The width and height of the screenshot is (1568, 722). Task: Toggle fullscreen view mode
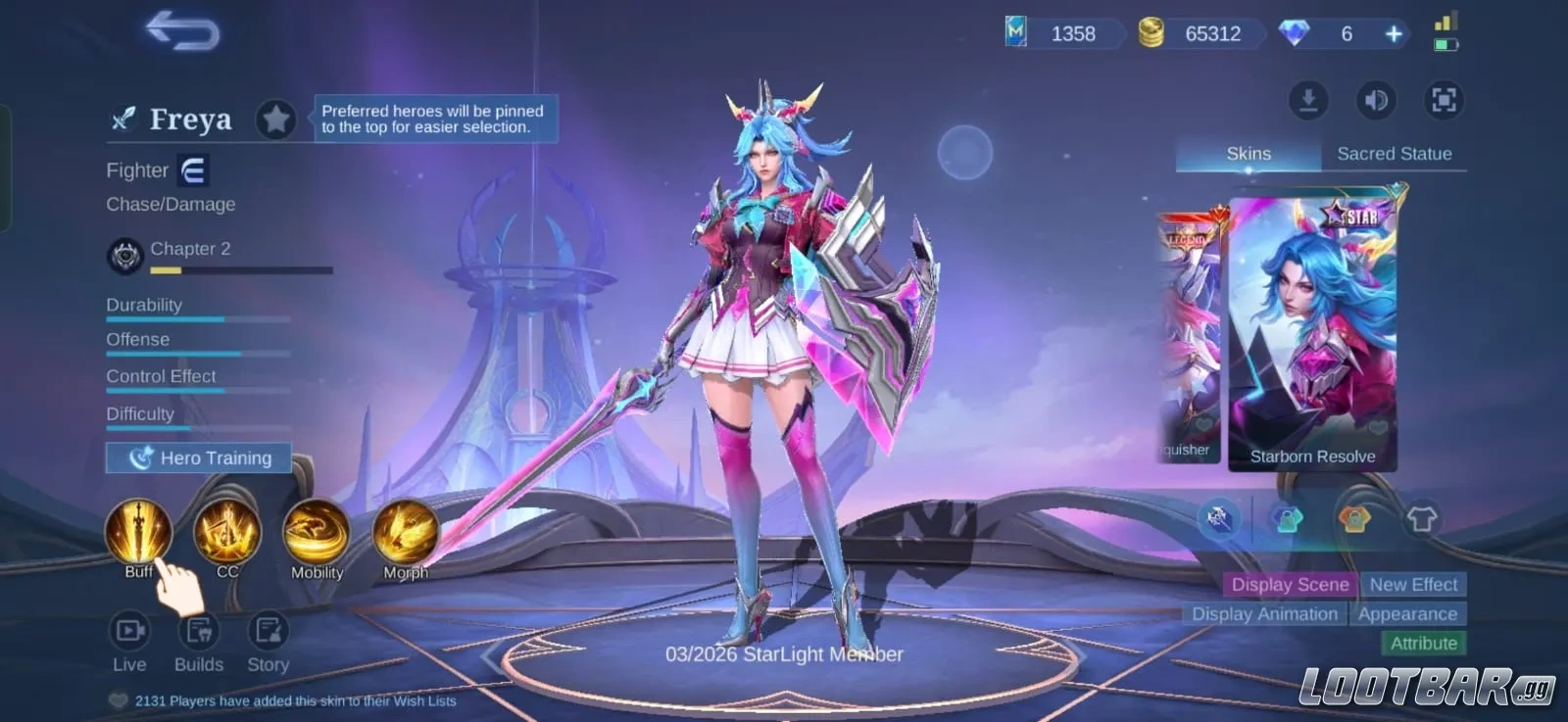pyautogui.click(x=1442, y=101)
